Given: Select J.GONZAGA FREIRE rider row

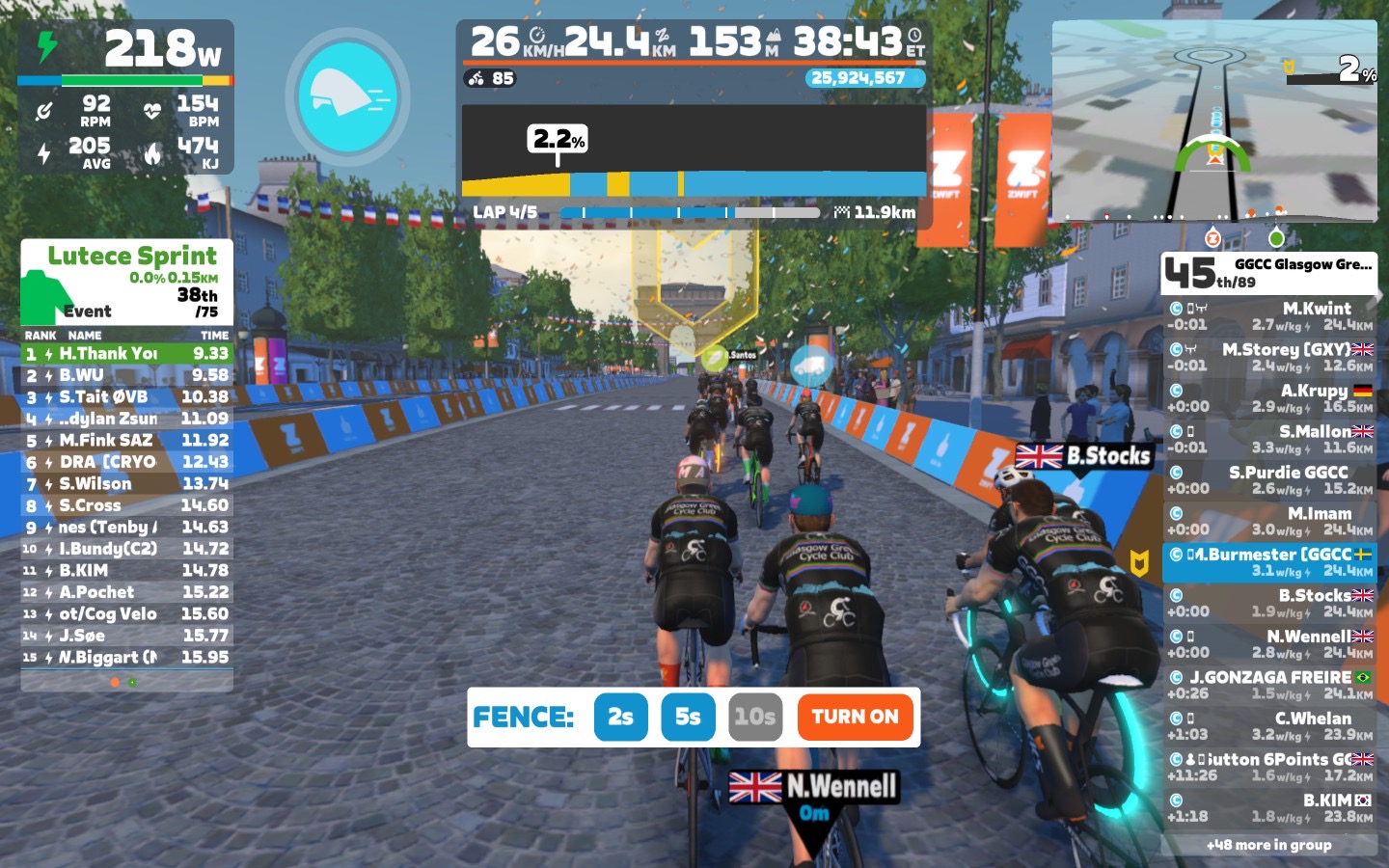Looking at the screenshot, I should [x=1269, y=685].
